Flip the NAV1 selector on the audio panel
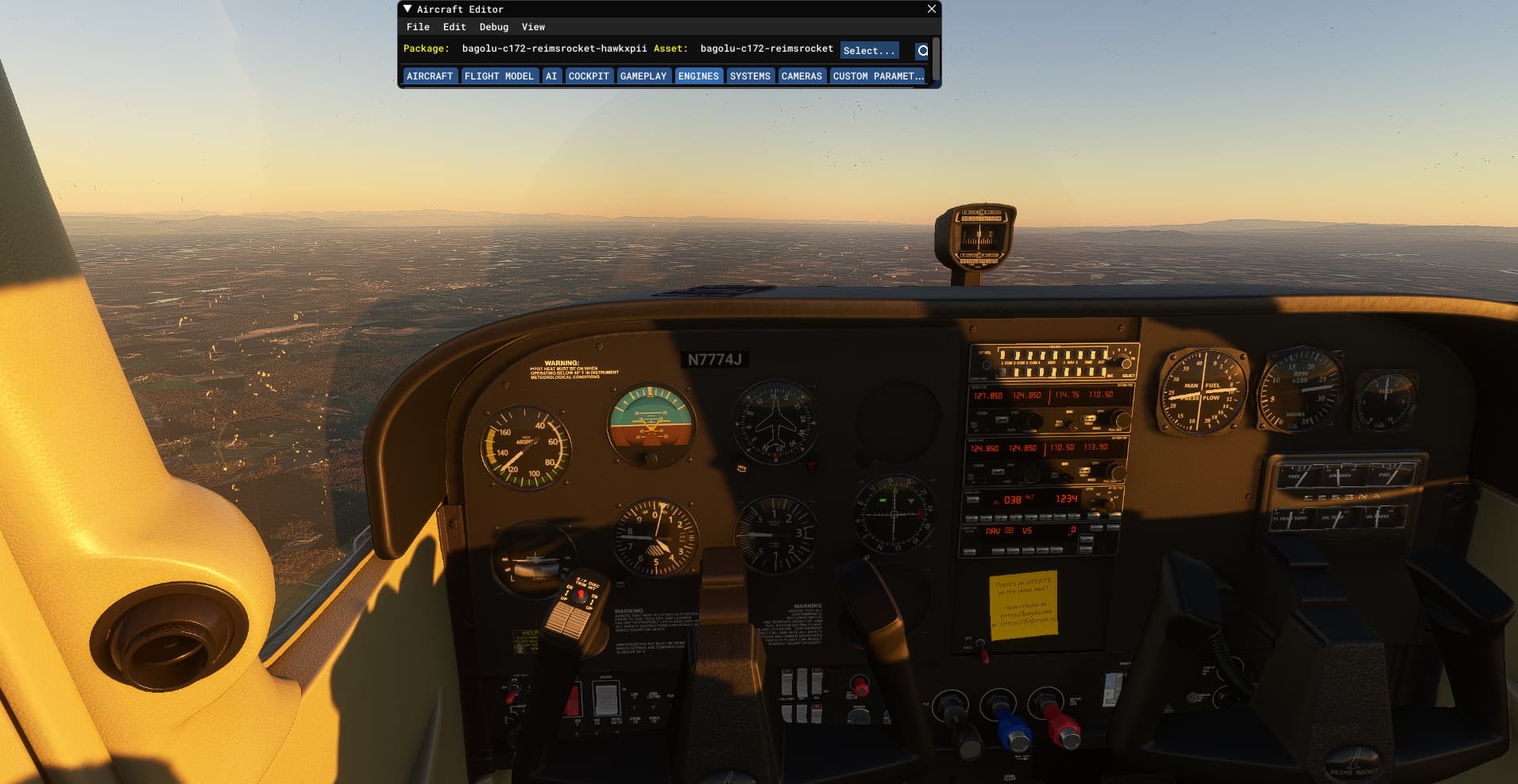 coord(1068,355)
